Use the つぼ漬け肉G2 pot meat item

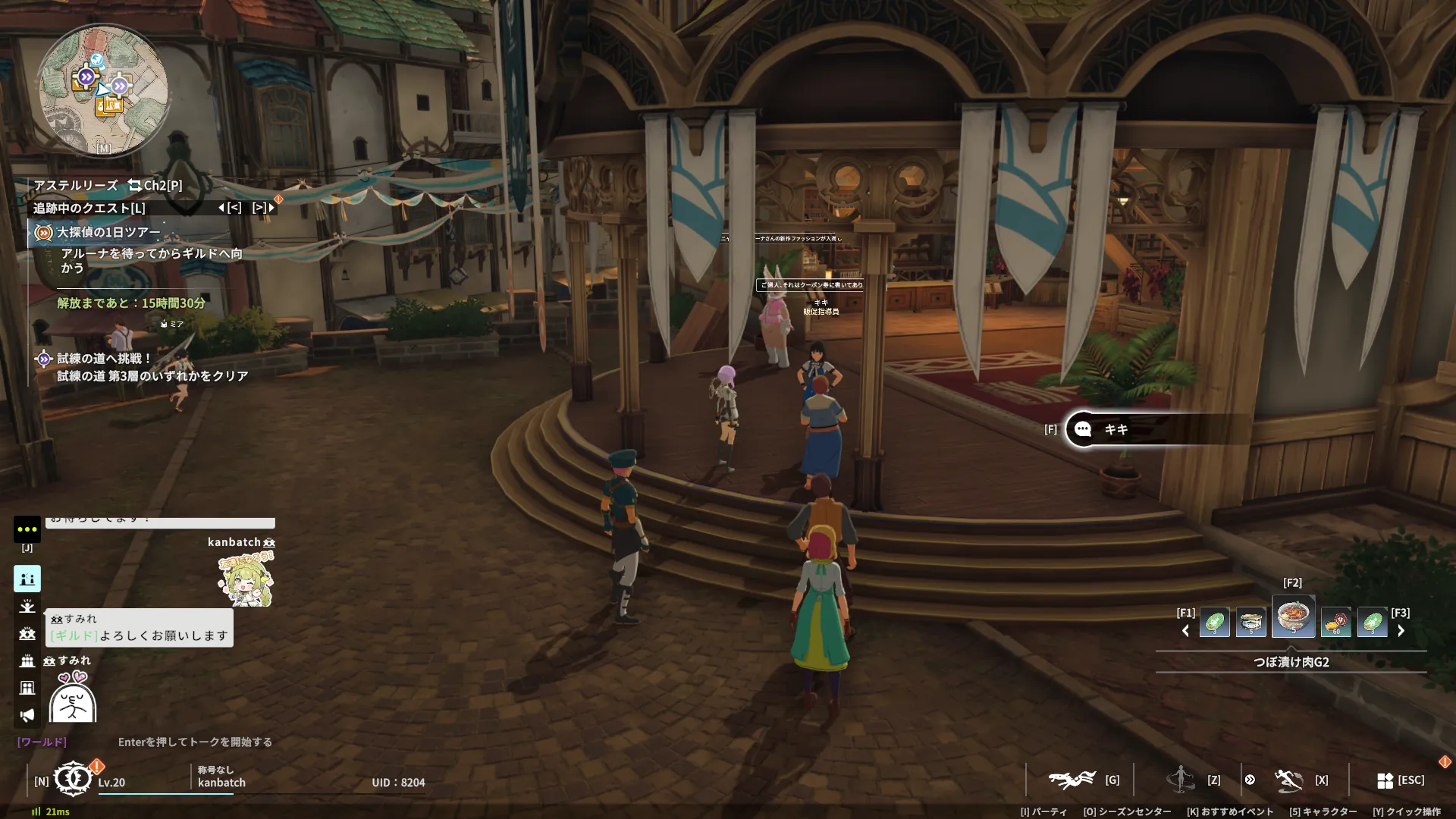tap(1293, 617)
